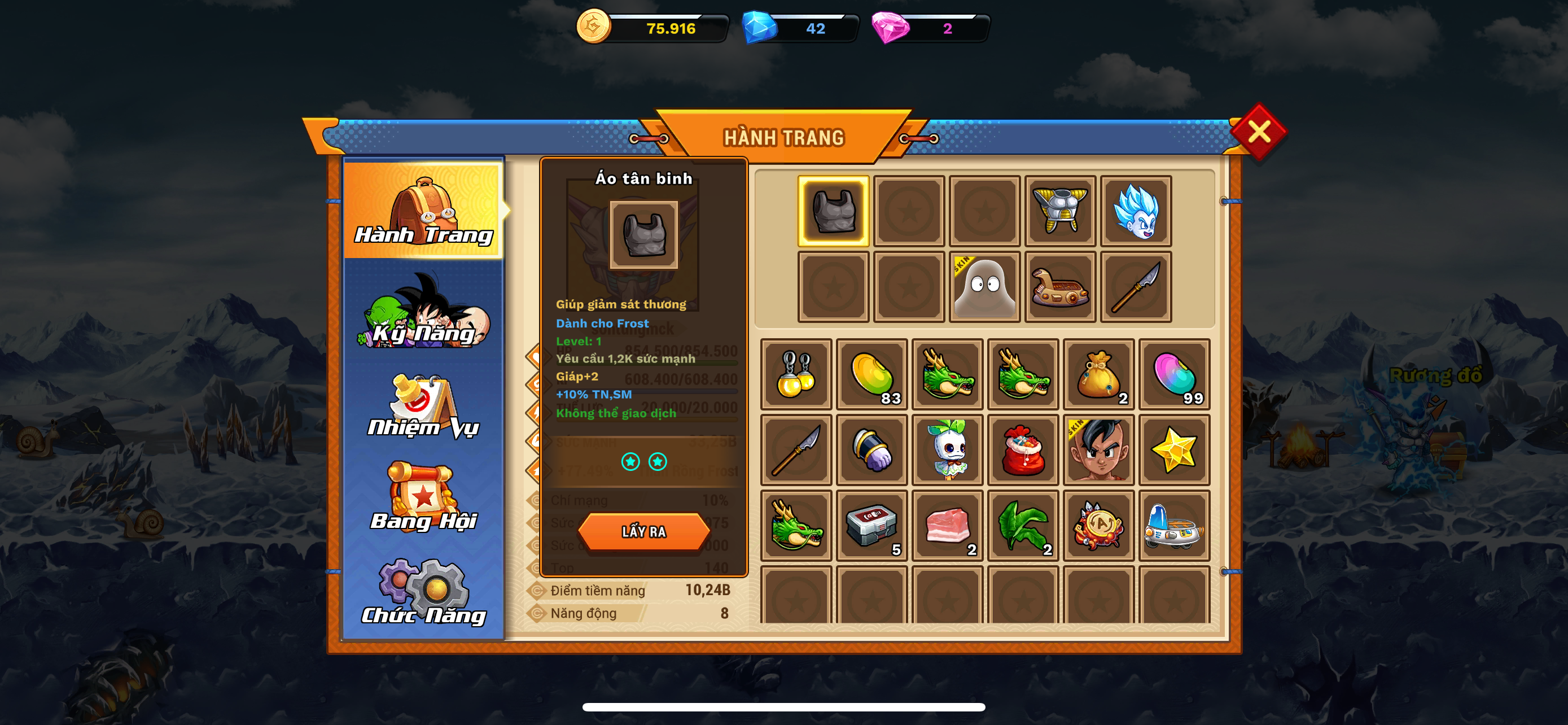Choose the red gift sack item
1568x725 pixels.
[1023, 450]
